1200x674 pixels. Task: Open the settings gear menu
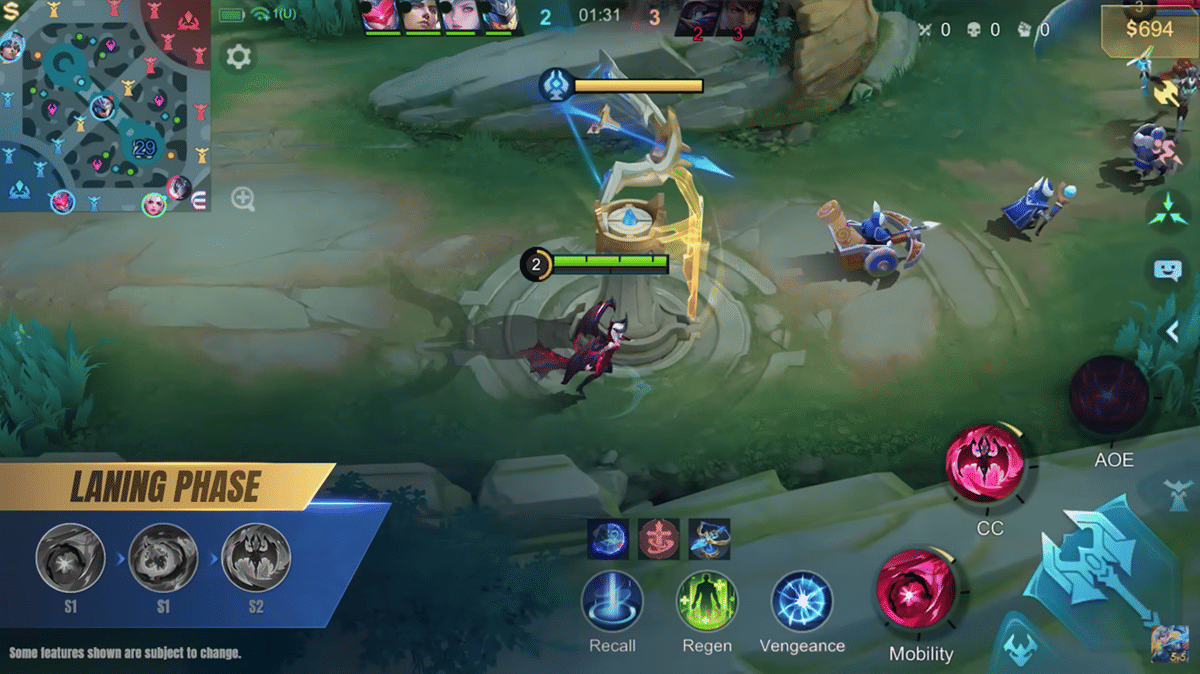point(238,56)
